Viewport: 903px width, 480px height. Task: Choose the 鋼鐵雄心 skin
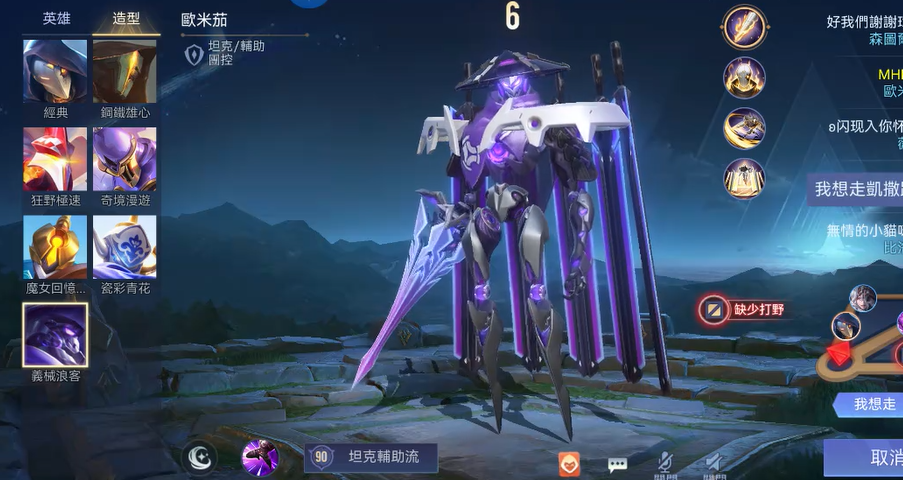(x=124, y=71)
